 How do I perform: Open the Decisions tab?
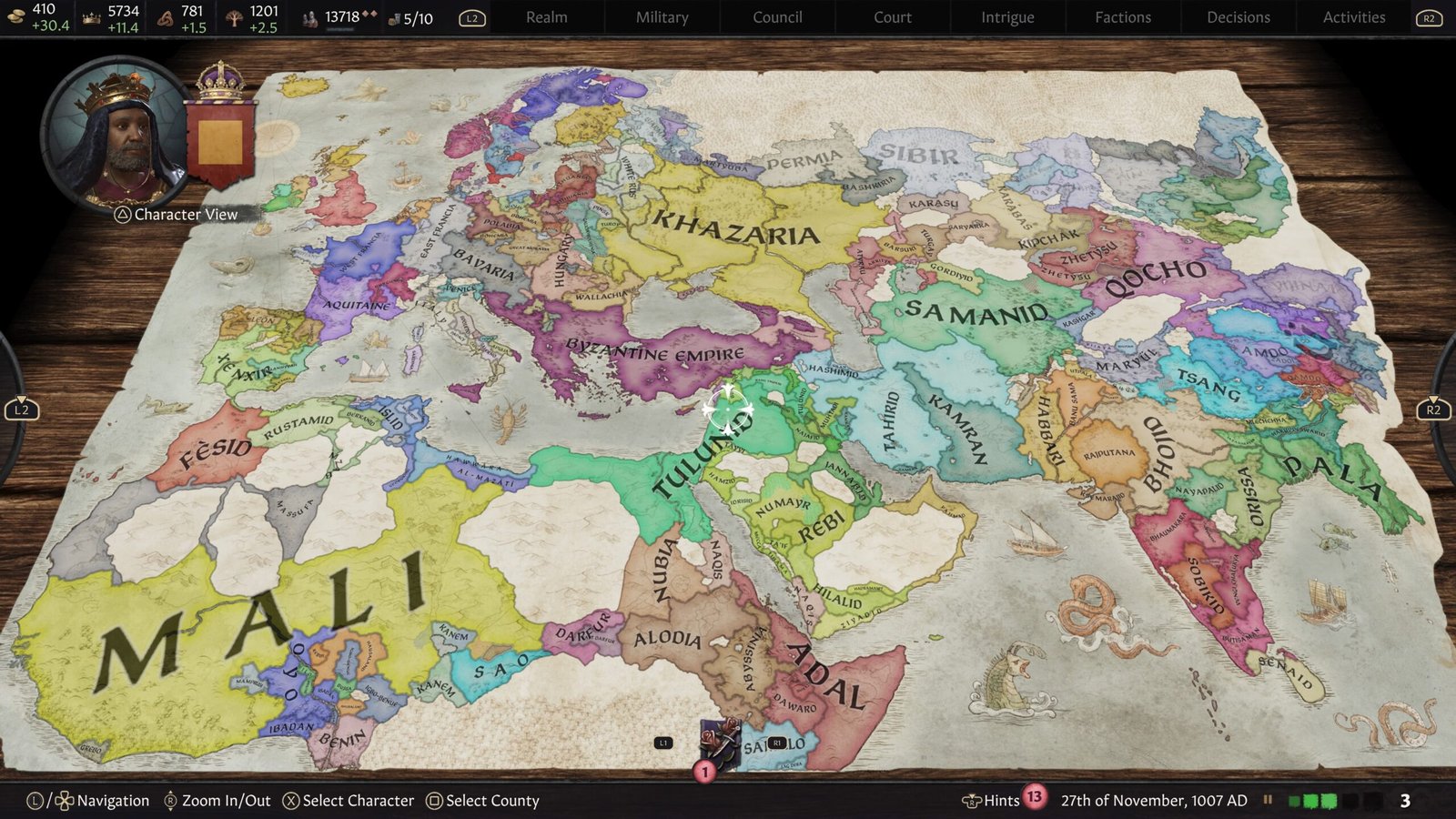coord(1239,17)
